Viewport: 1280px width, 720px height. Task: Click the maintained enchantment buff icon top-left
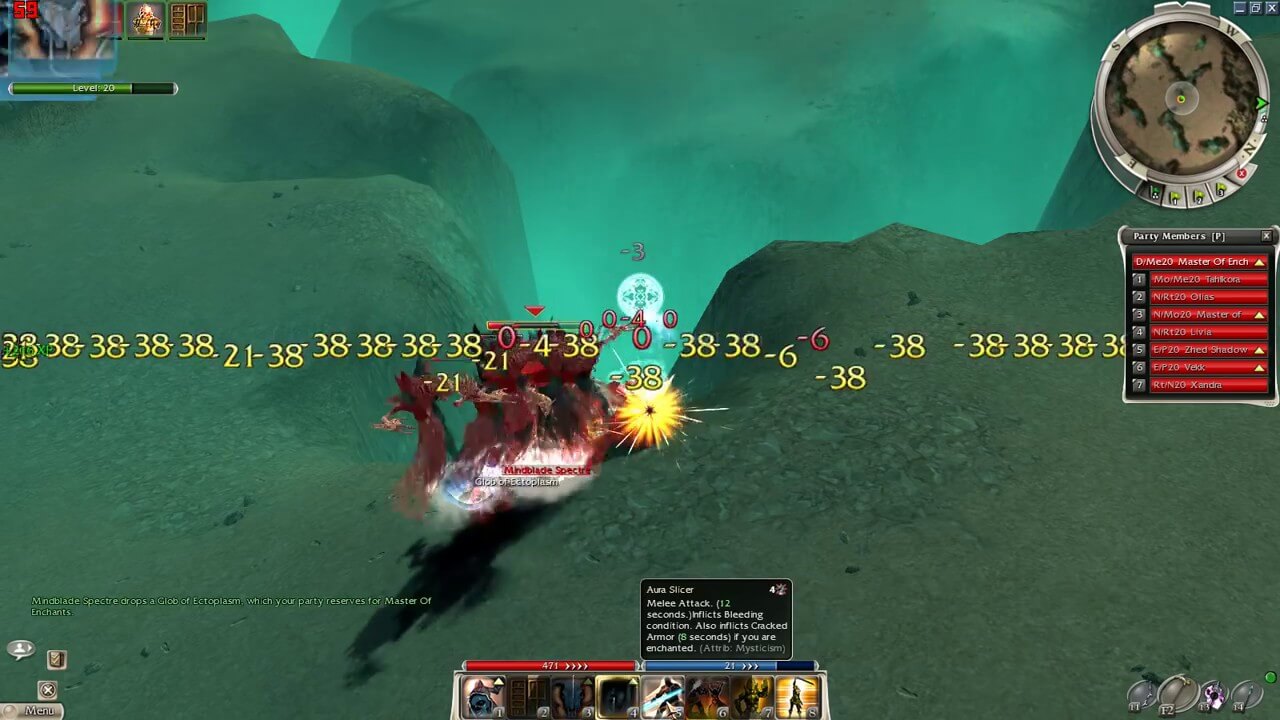pos(146,20)
